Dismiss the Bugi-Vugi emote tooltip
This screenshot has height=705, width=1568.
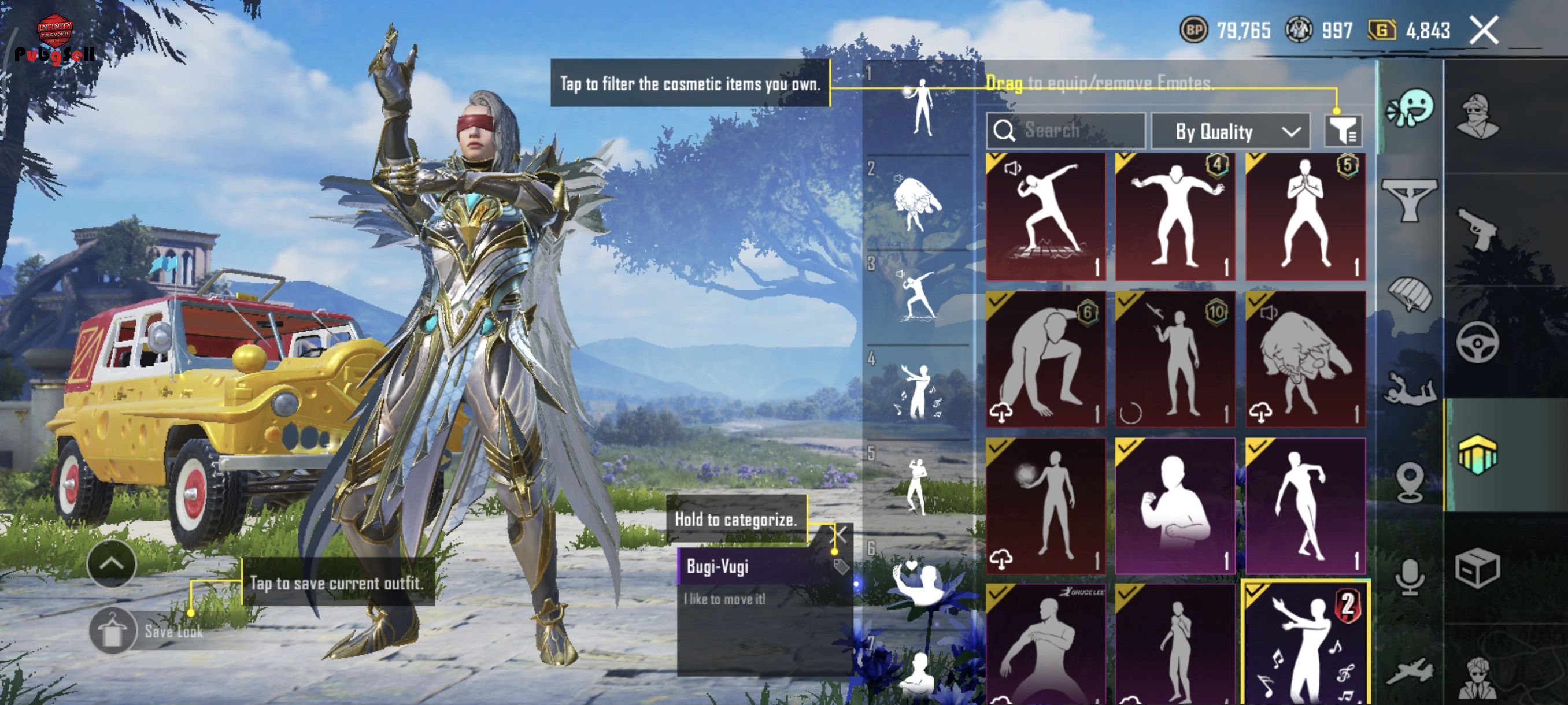pyautogui.click(x=839, y=535)
